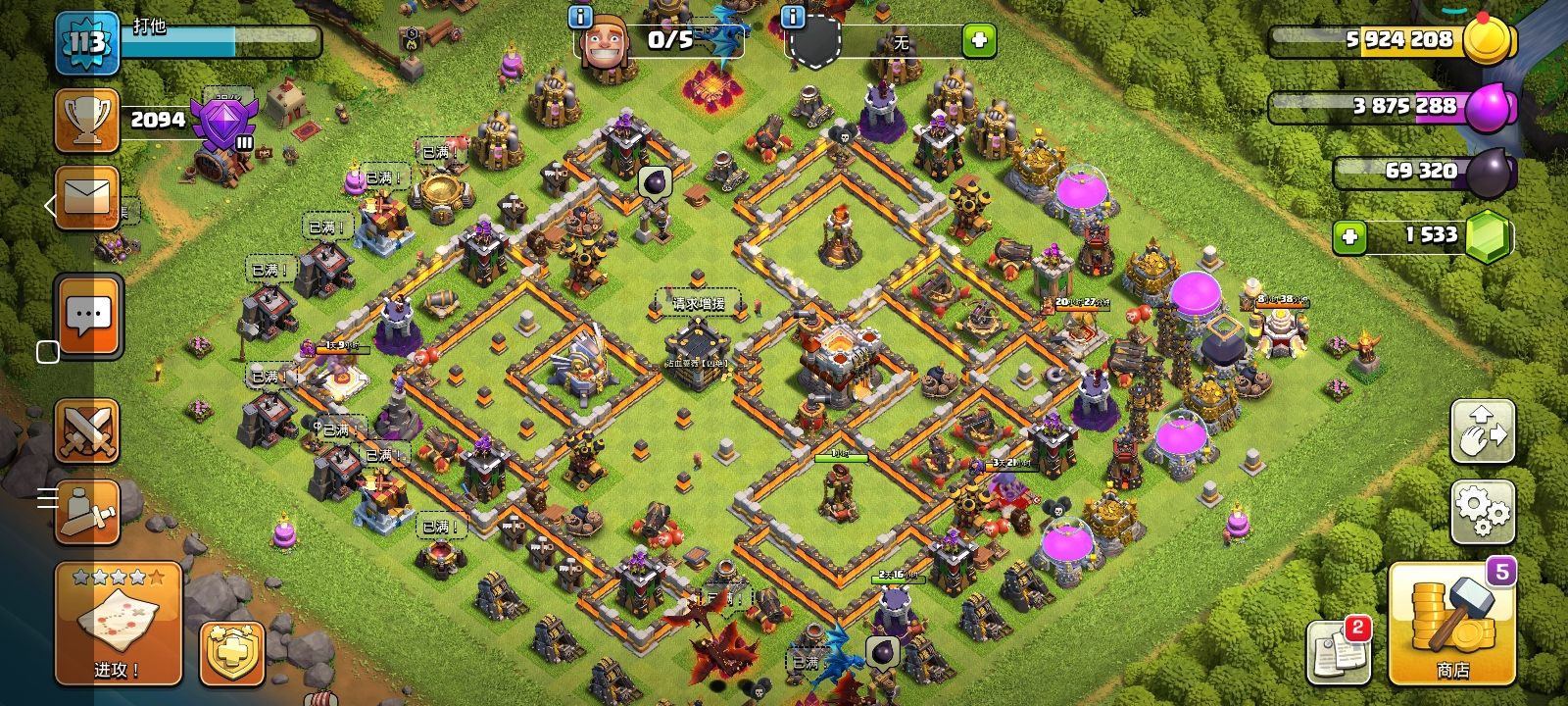1568x706 pixels.
Task: Open the Shop with the hammer icon
Action: [1452, 626]
